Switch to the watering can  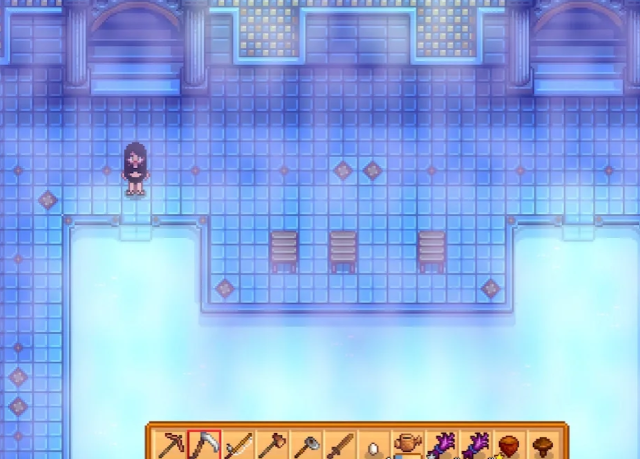coord(408,444)
